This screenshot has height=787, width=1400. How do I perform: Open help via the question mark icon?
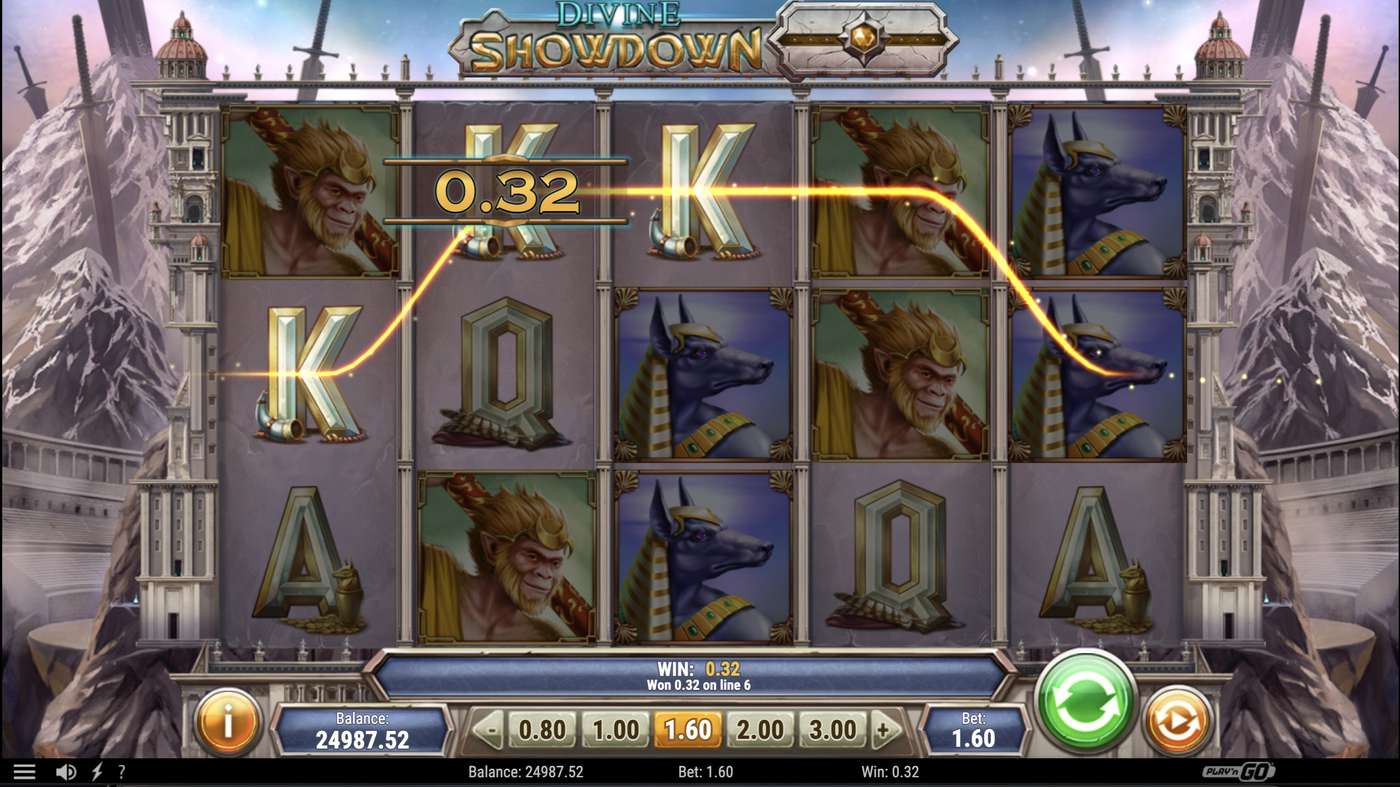pos(122,771)
